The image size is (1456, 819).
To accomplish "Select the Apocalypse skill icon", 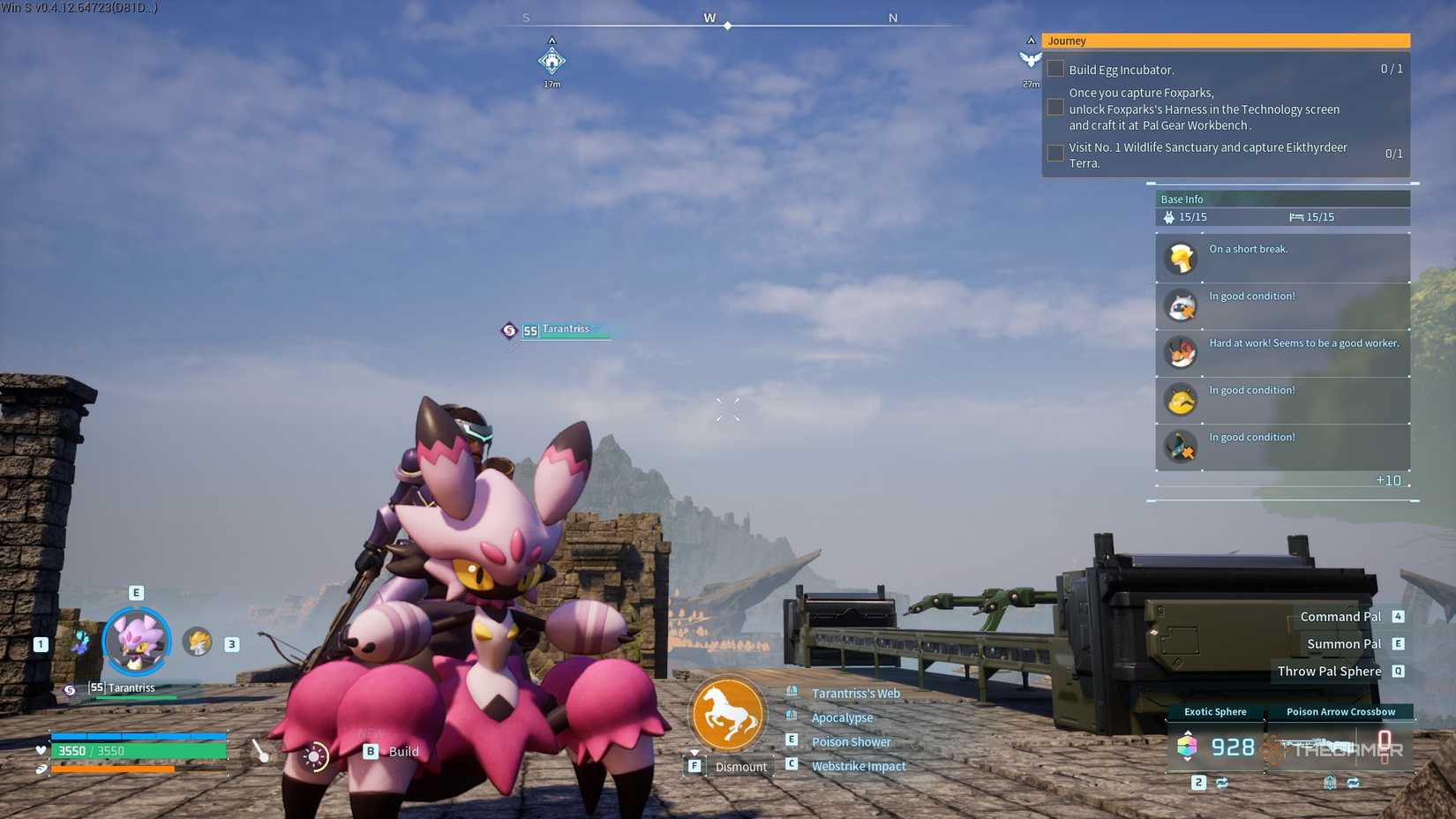I will 792,718.
